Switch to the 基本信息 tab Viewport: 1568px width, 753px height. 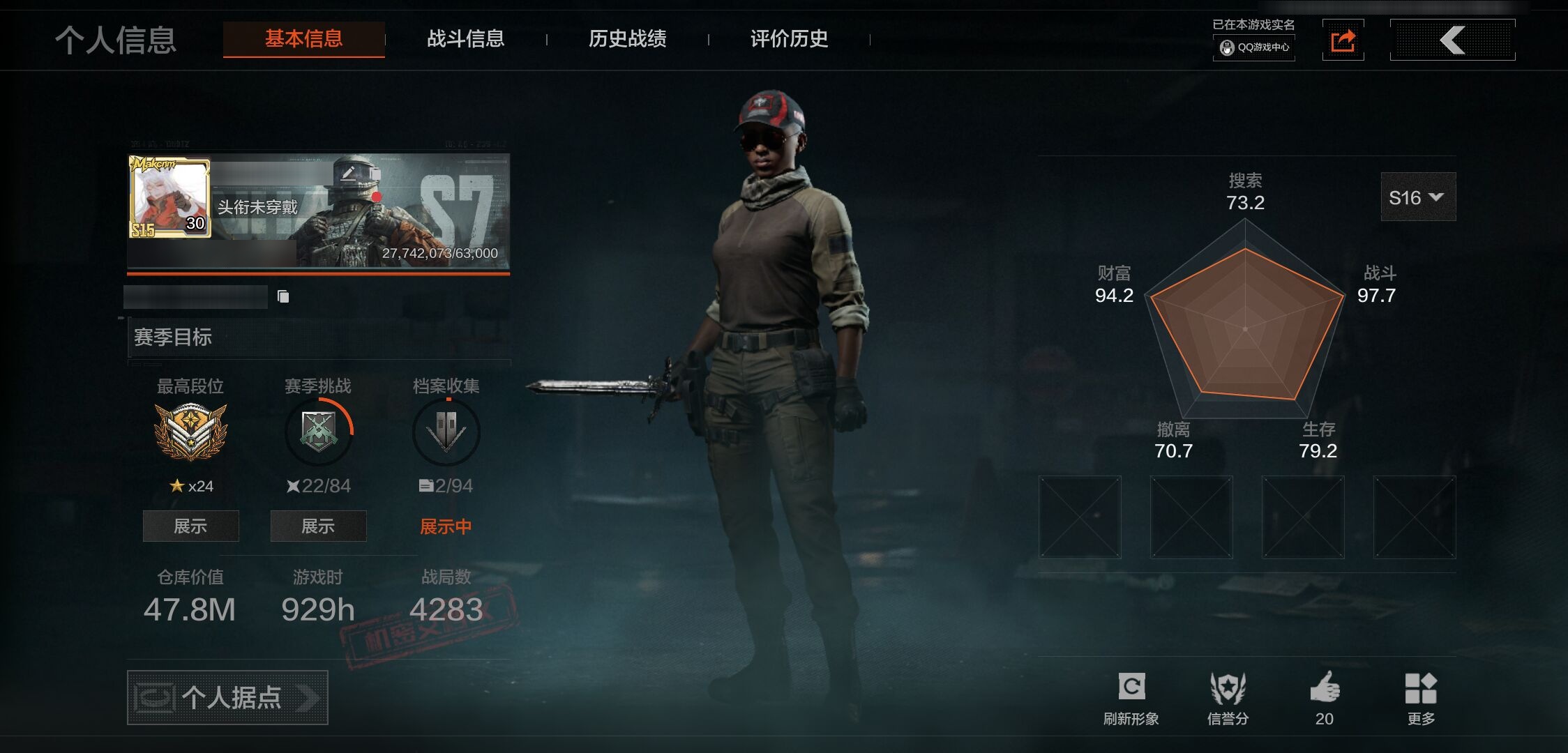click(303, 39)
